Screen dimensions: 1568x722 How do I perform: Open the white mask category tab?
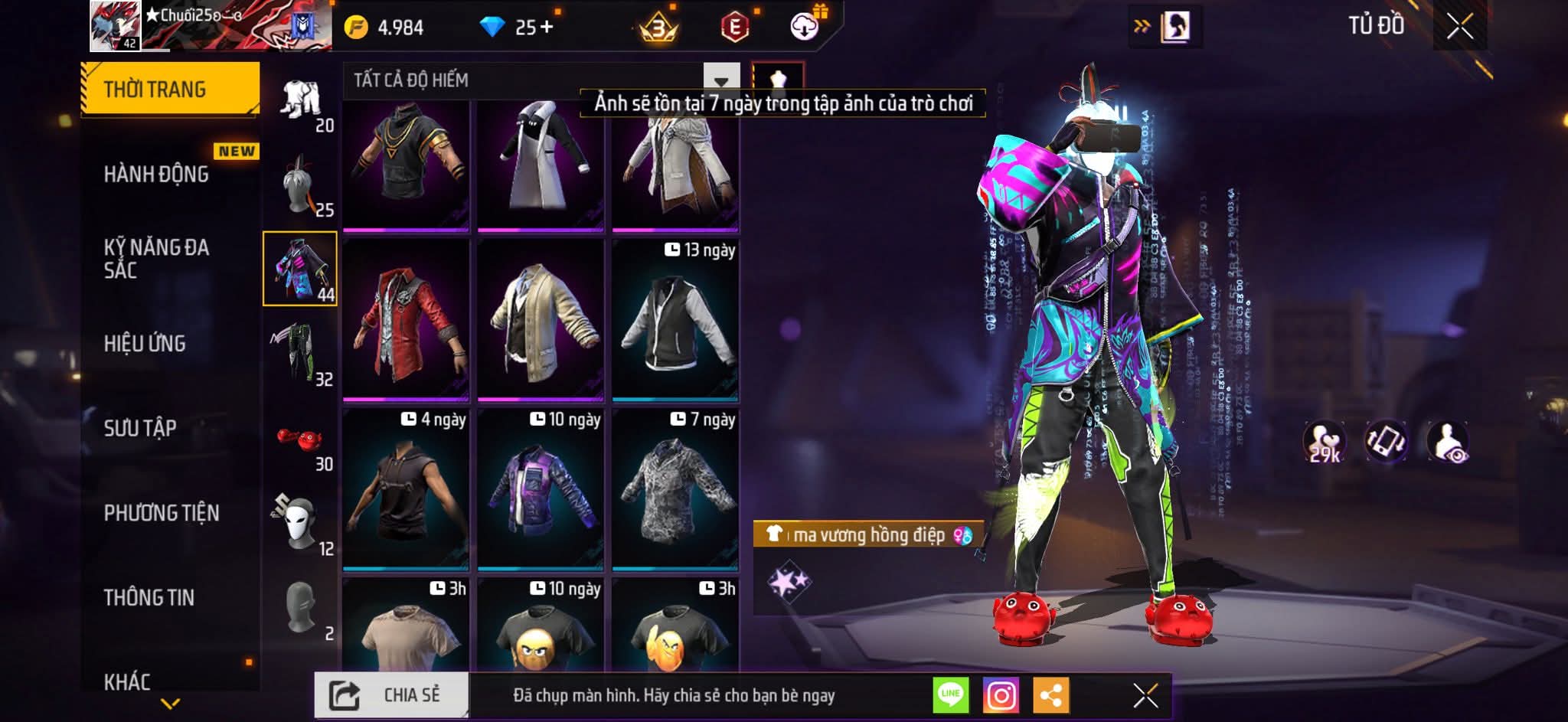point(299,524)
